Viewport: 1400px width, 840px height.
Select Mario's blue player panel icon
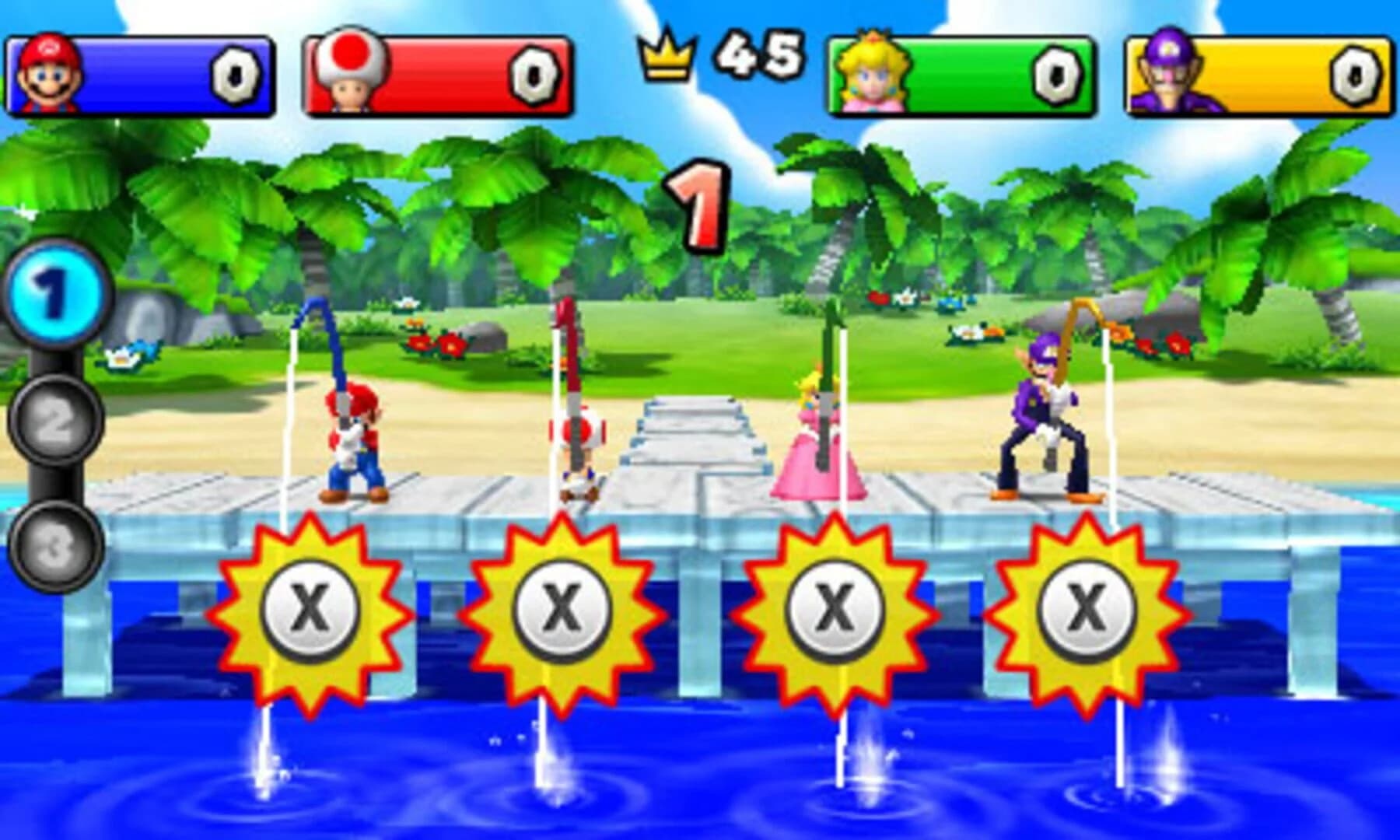45,74
